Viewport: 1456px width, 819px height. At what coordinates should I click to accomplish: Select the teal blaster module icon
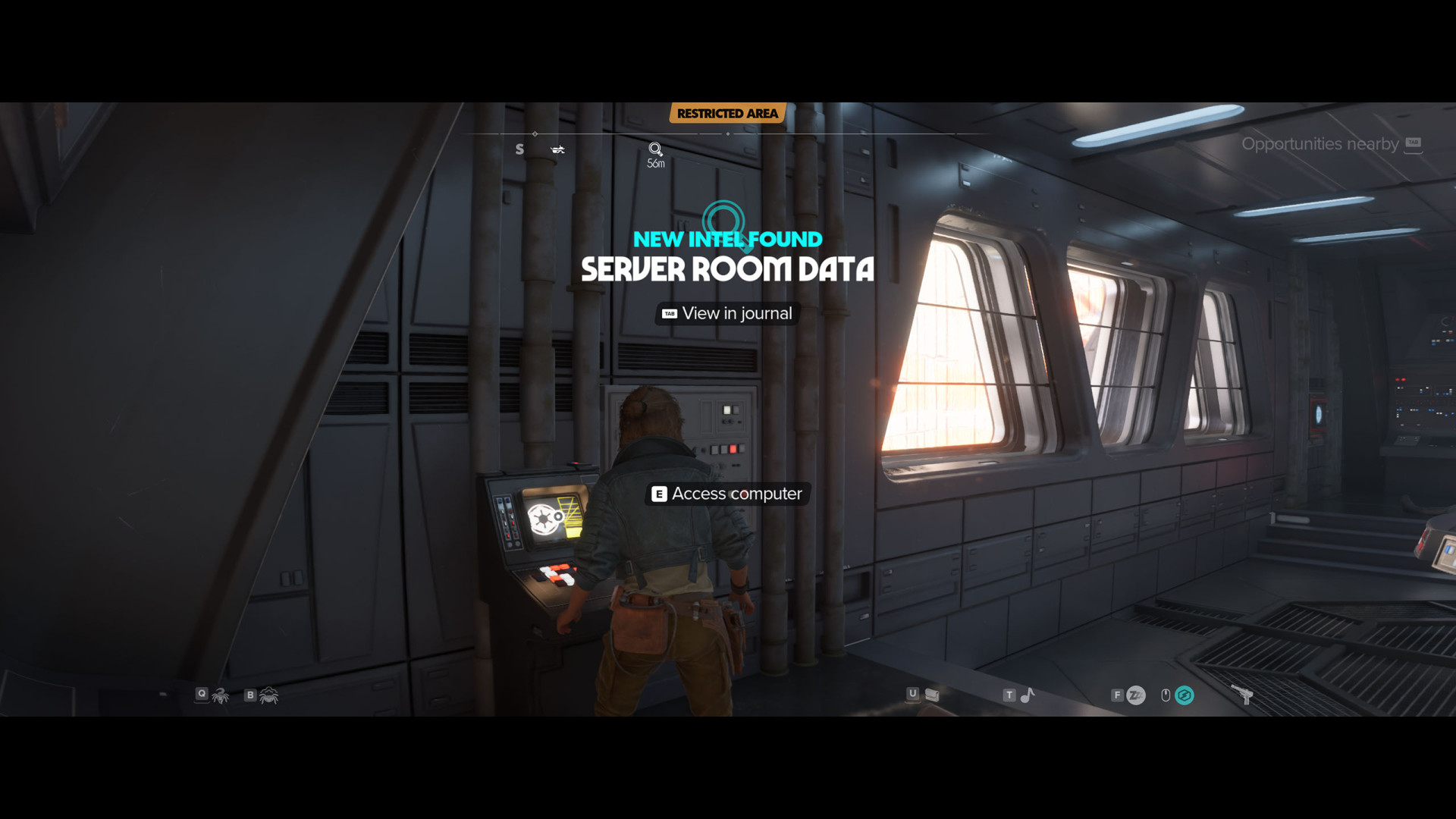coord(1184,695)
